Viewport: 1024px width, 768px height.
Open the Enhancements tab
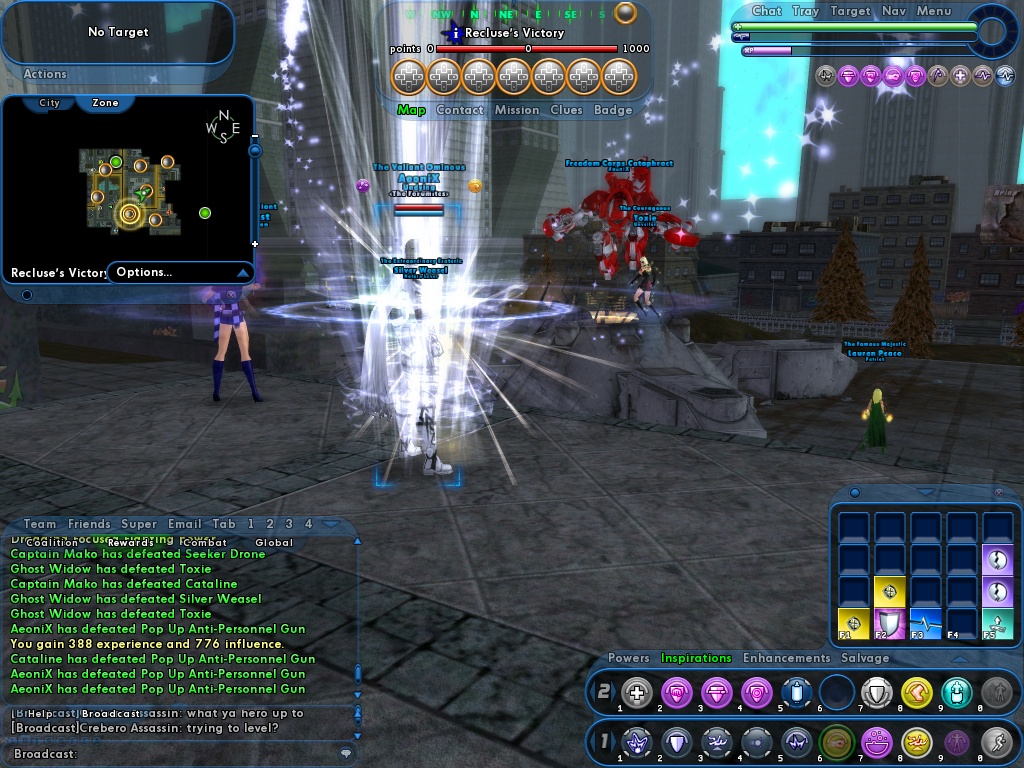pyautogui.click(x=786, y=658)
